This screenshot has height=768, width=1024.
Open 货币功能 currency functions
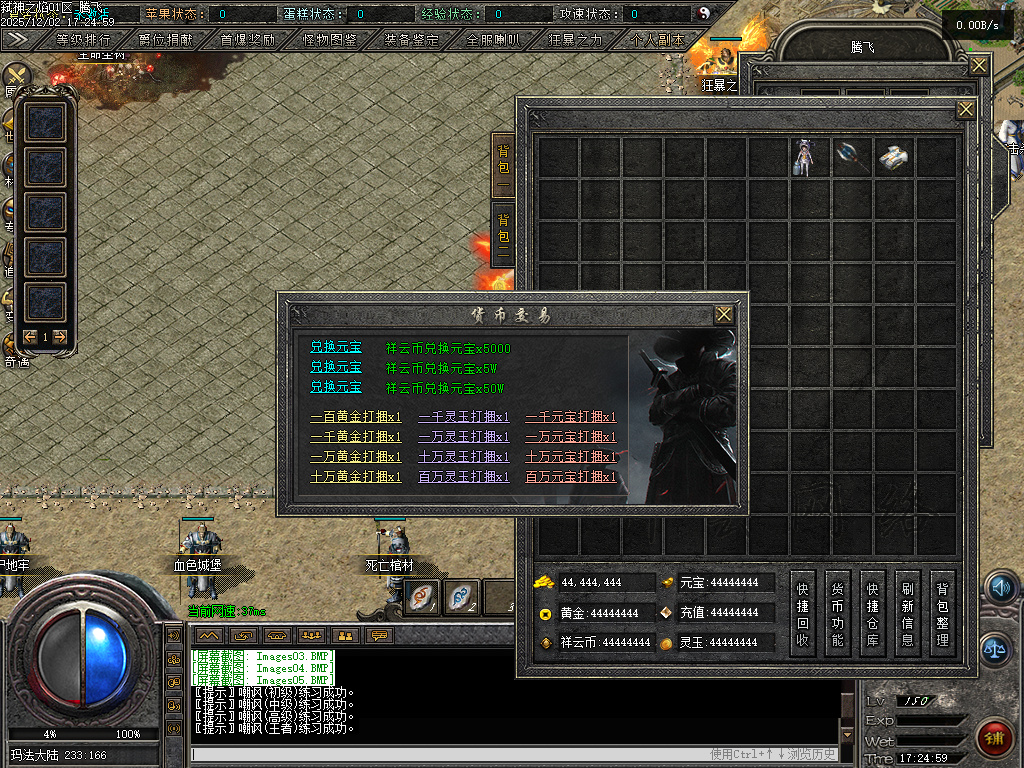[838, 613]
